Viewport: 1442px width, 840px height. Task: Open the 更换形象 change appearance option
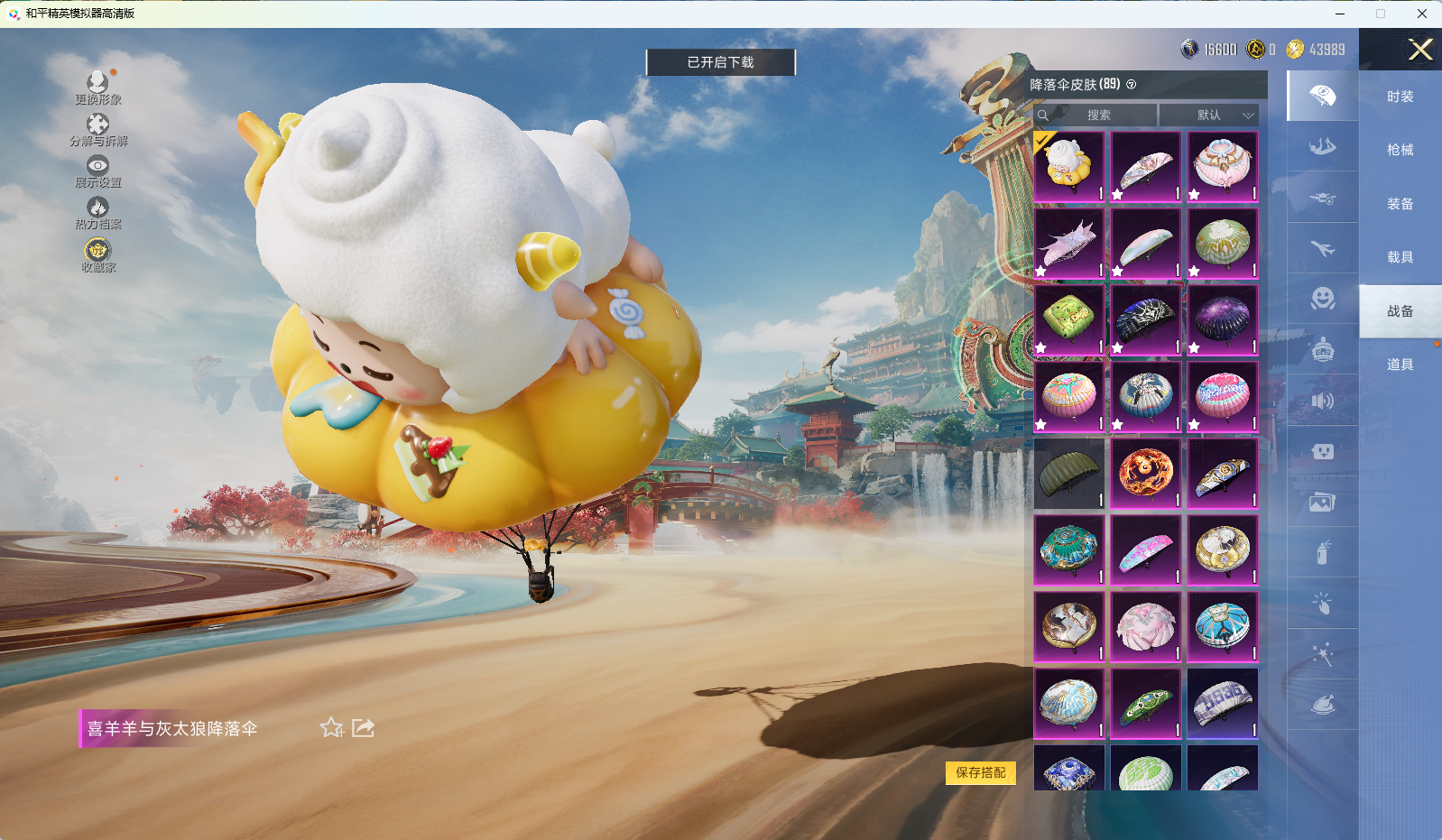point(97,88)
